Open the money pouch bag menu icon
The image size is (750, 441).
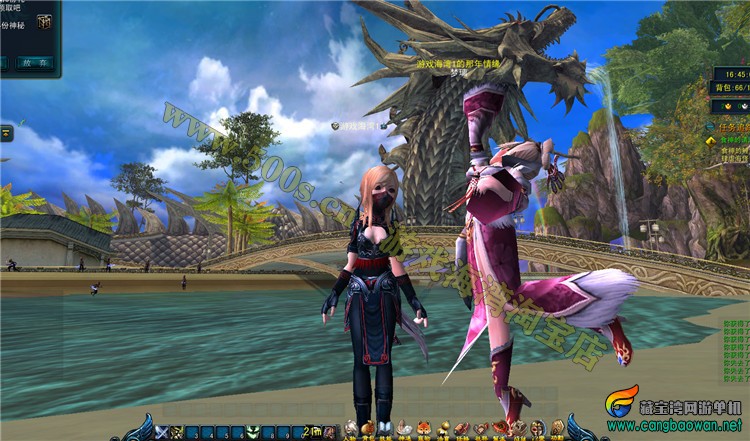(x=368, y=429)
